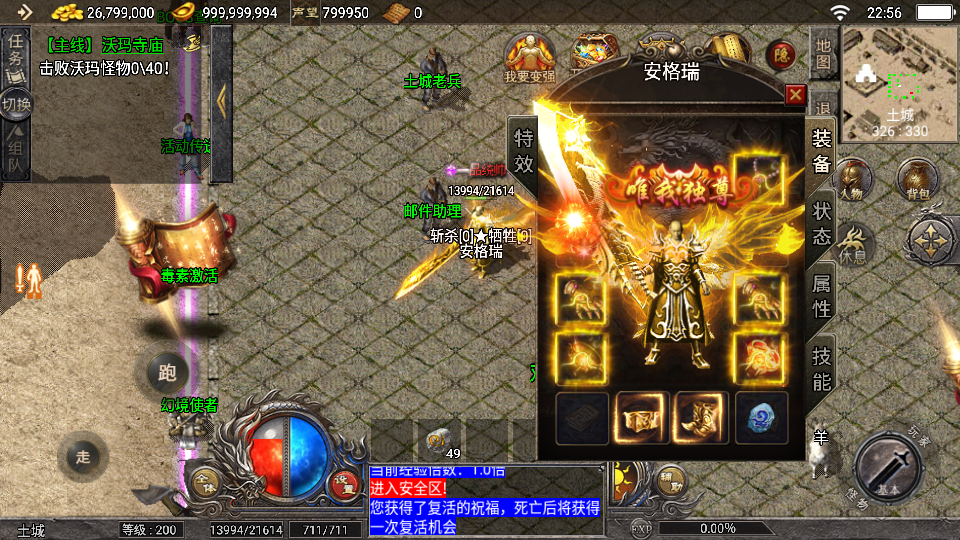
Task: Toggle the red 隐 hide button
Action: click(x=781, y=56)
